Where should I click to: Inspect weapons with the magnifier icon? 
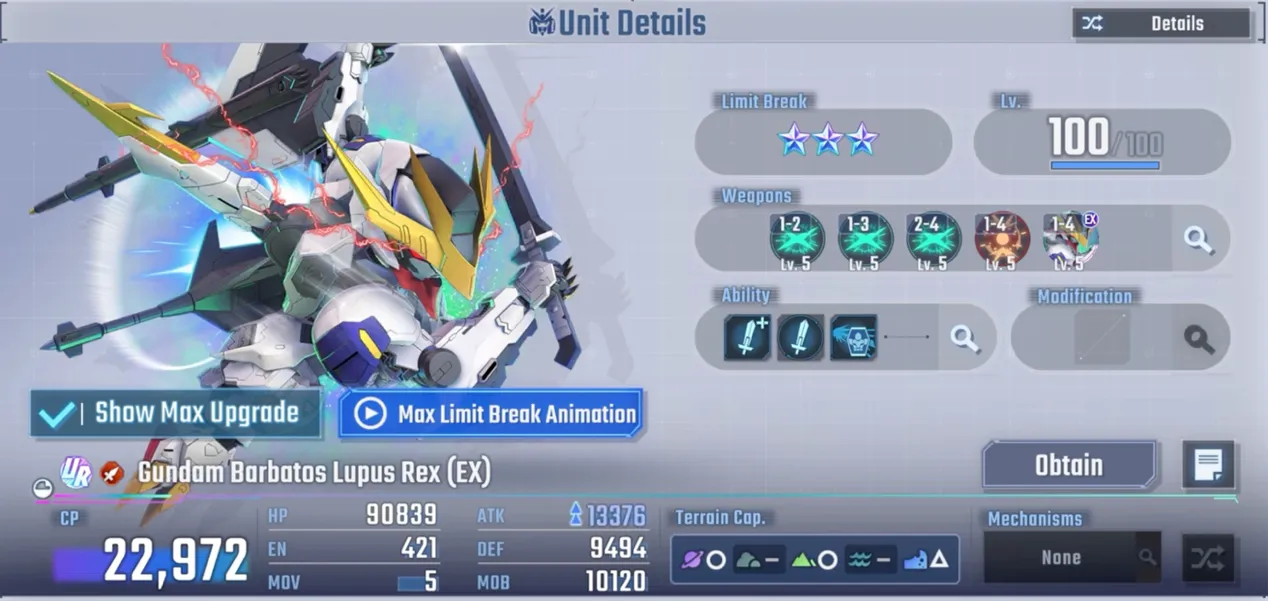point(1198,239)
